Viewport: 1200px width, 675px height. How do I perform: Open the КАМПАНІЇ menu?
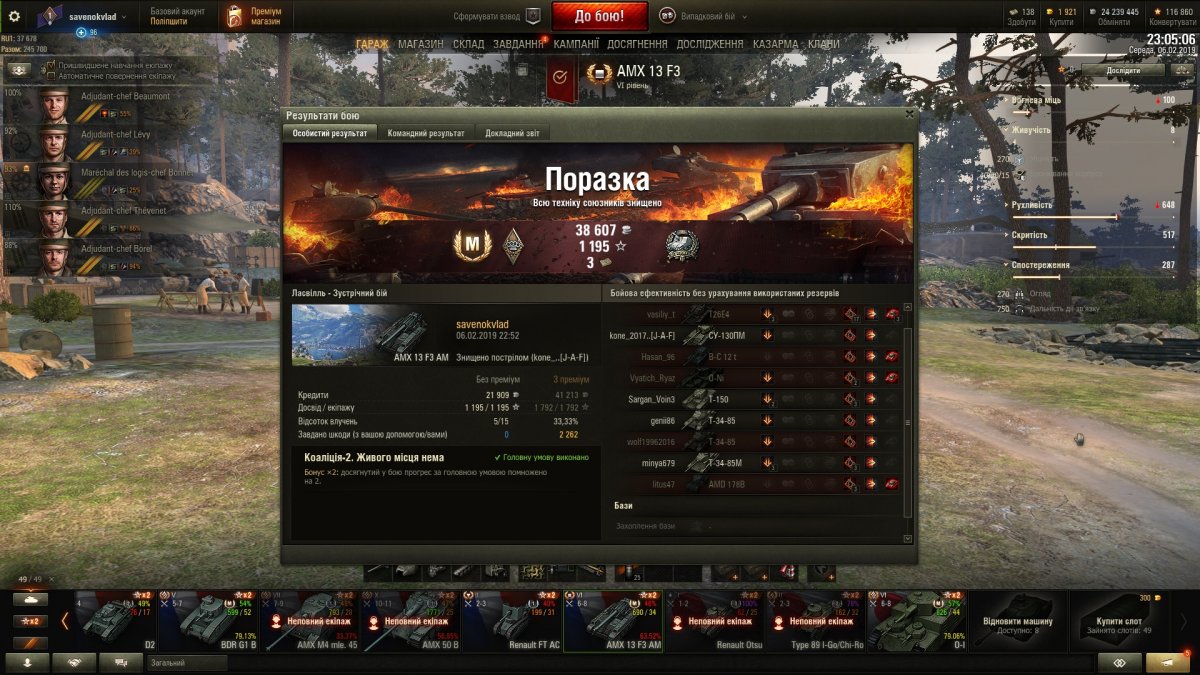pyautogui.click(x=576, y=44)
